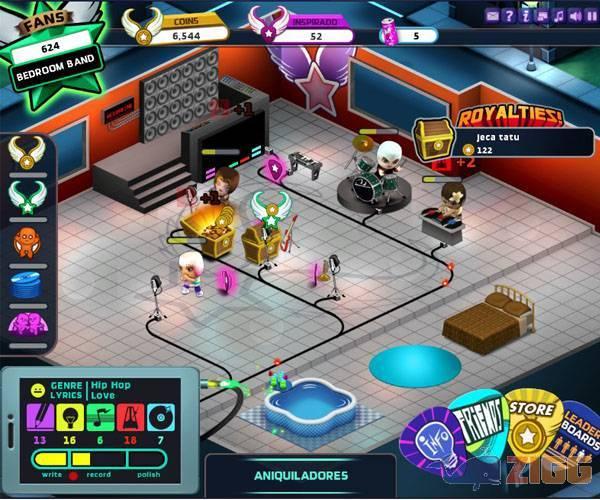
Task: Toggle the sound speaker button
Action: (x=572, y=15)
